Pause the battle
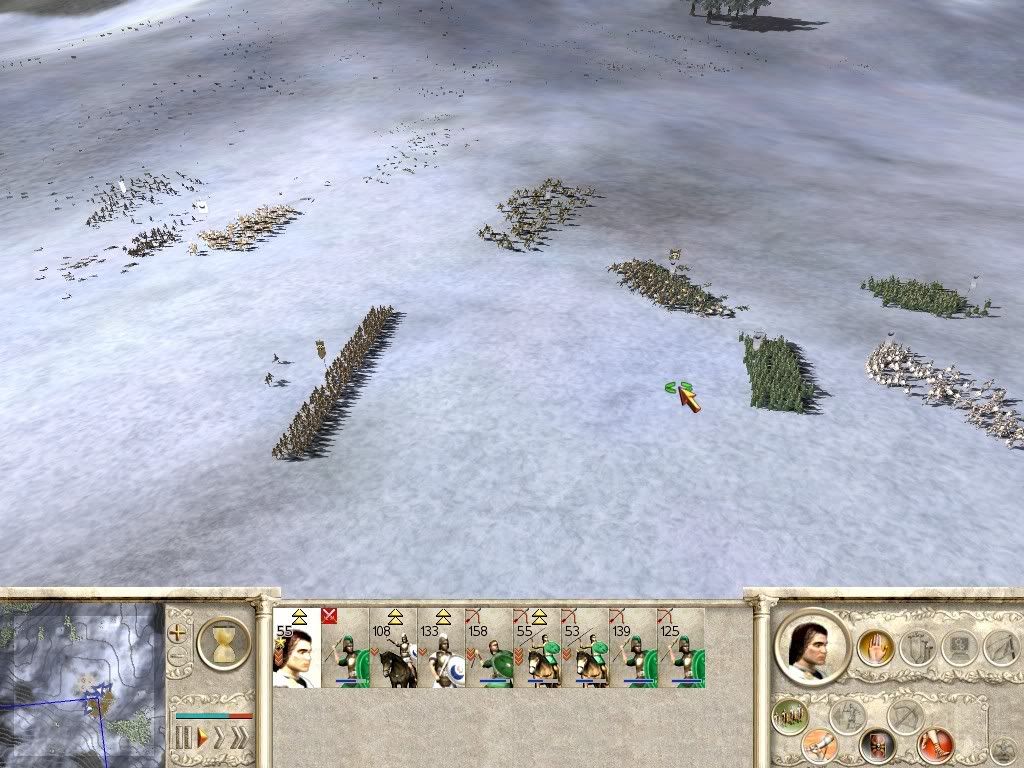 (x=183, y=738)
